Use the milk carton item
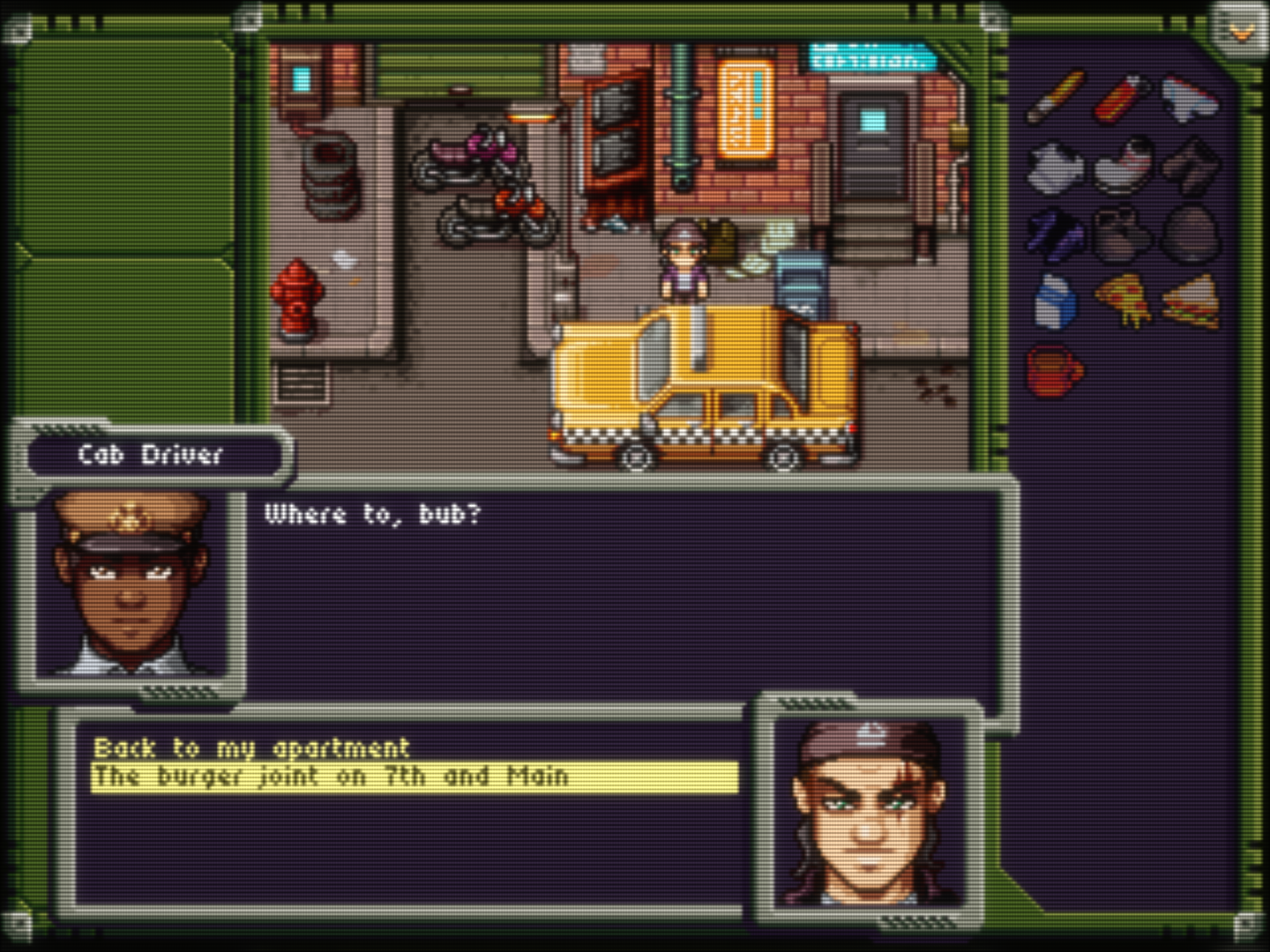This screenshot has height=952, width=1270. tap(1056, 301)
